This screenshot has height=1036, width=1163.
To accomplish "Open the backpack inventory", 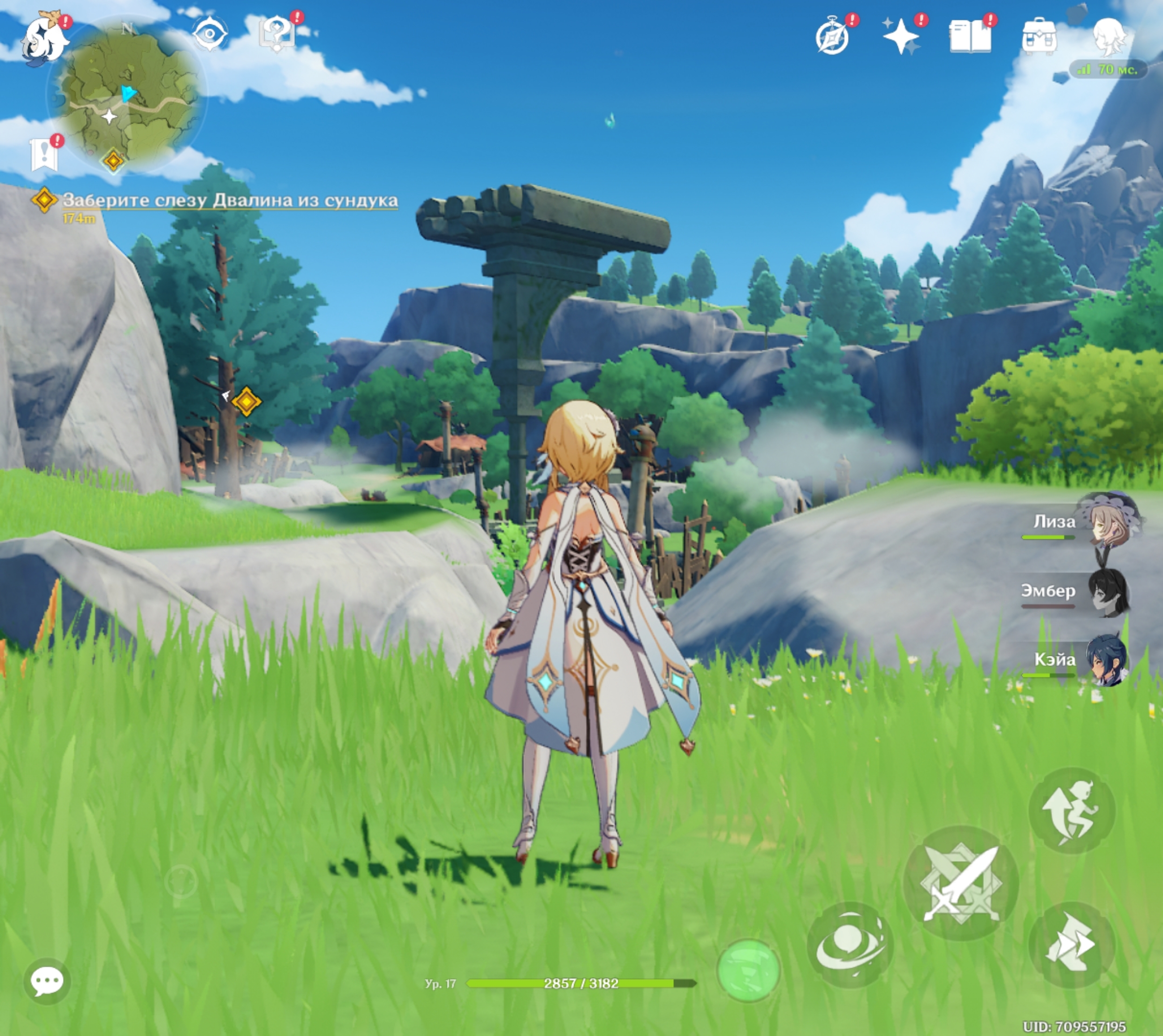I will [1039, 36].
